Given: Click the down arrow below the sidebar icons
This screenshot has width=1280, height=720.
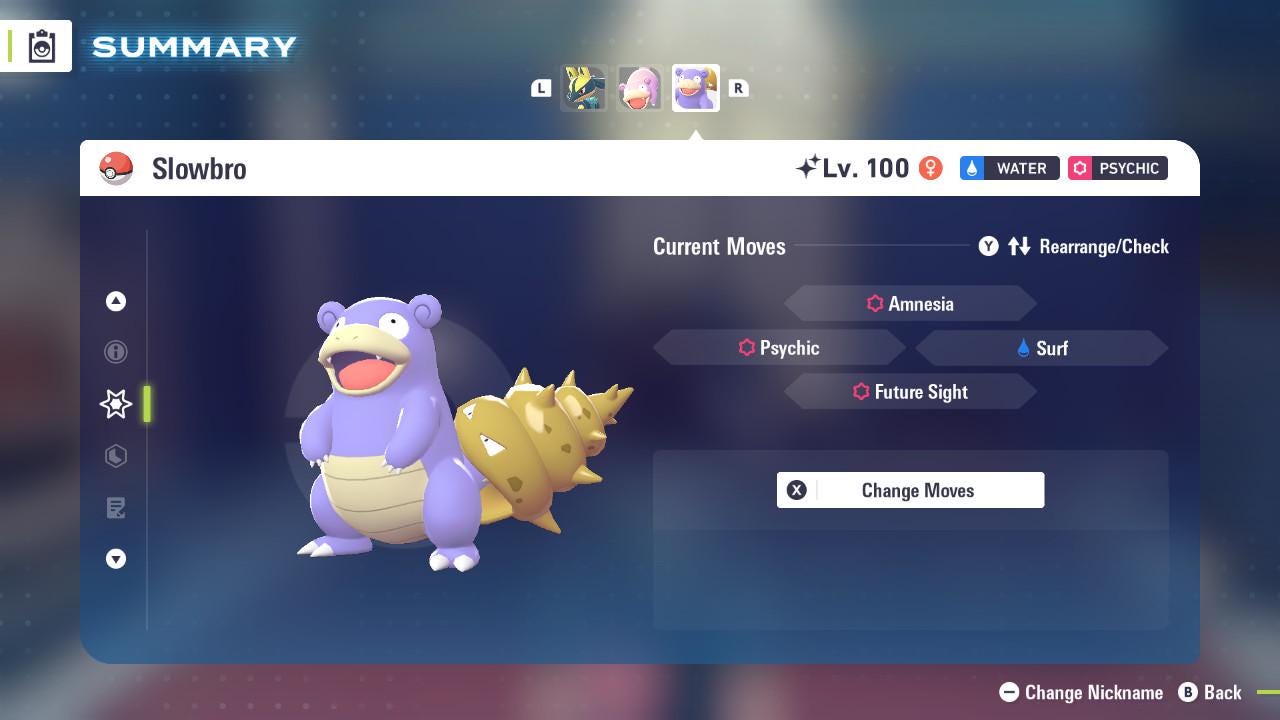Looking at the screenshot, I should click(x=116, y=559).
